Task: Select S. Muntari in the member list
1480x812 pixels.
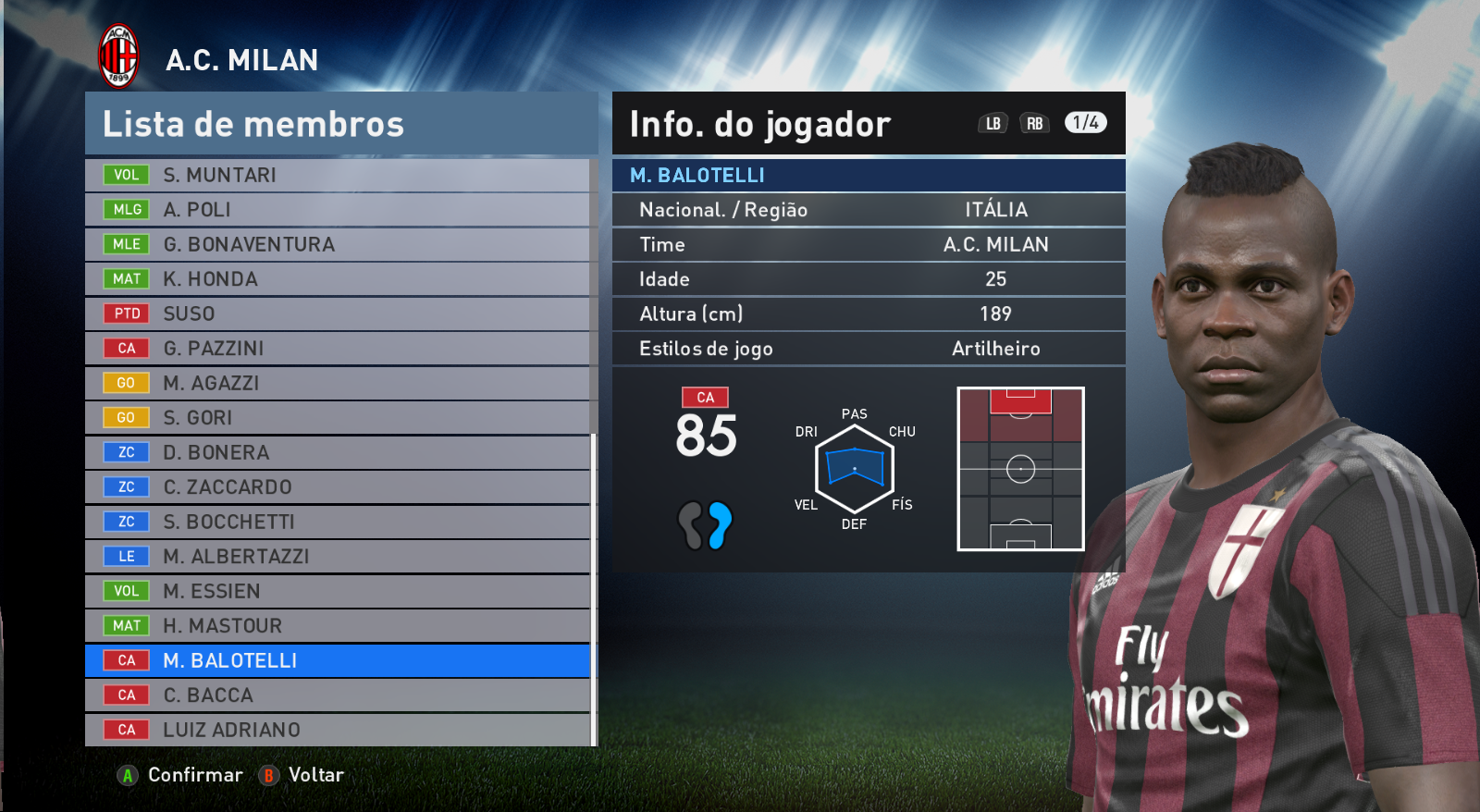Action: click(338, 175)
